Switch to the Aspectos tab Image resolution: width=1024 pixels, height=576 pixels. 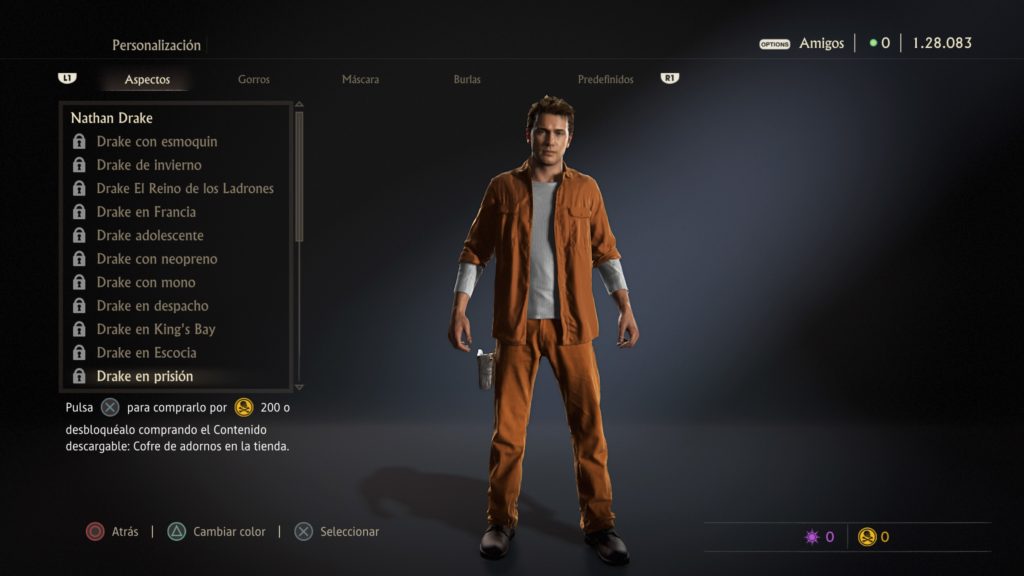tap(147, 79)
